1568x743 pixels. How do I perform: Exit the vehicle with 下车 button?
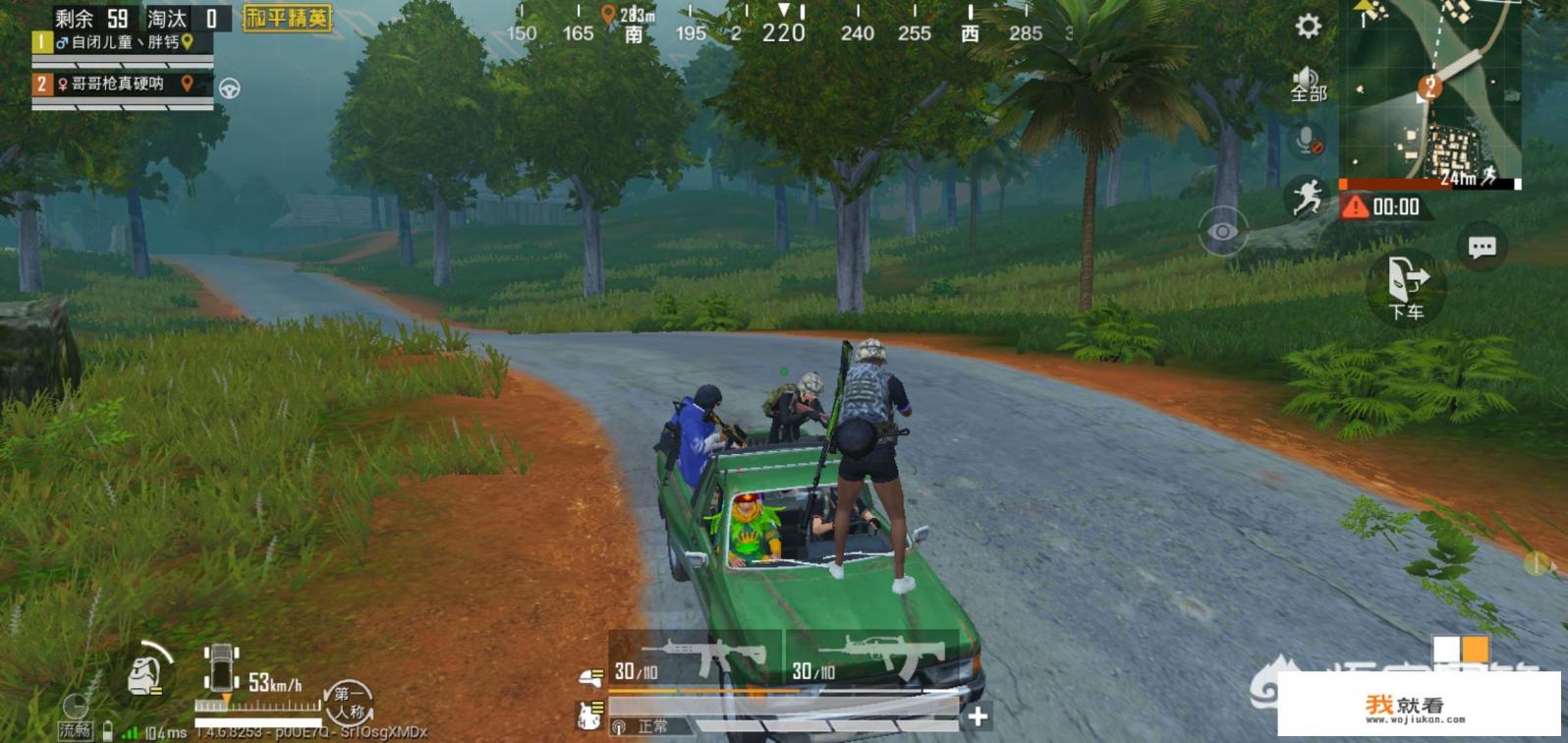1406,289
